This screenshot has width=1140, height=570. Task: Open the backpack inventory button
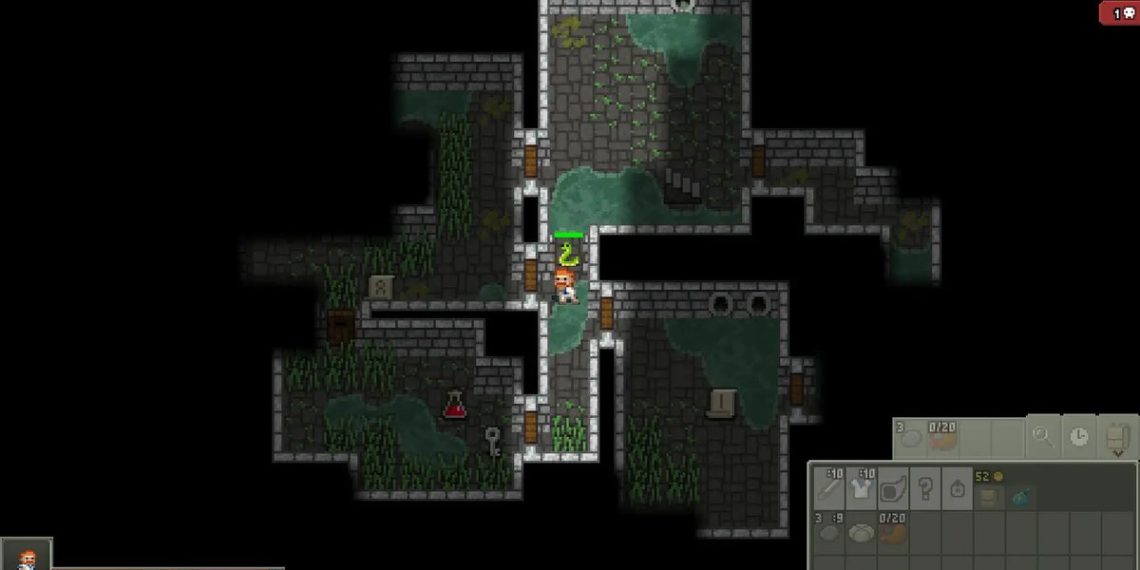tap(1116, 437)
